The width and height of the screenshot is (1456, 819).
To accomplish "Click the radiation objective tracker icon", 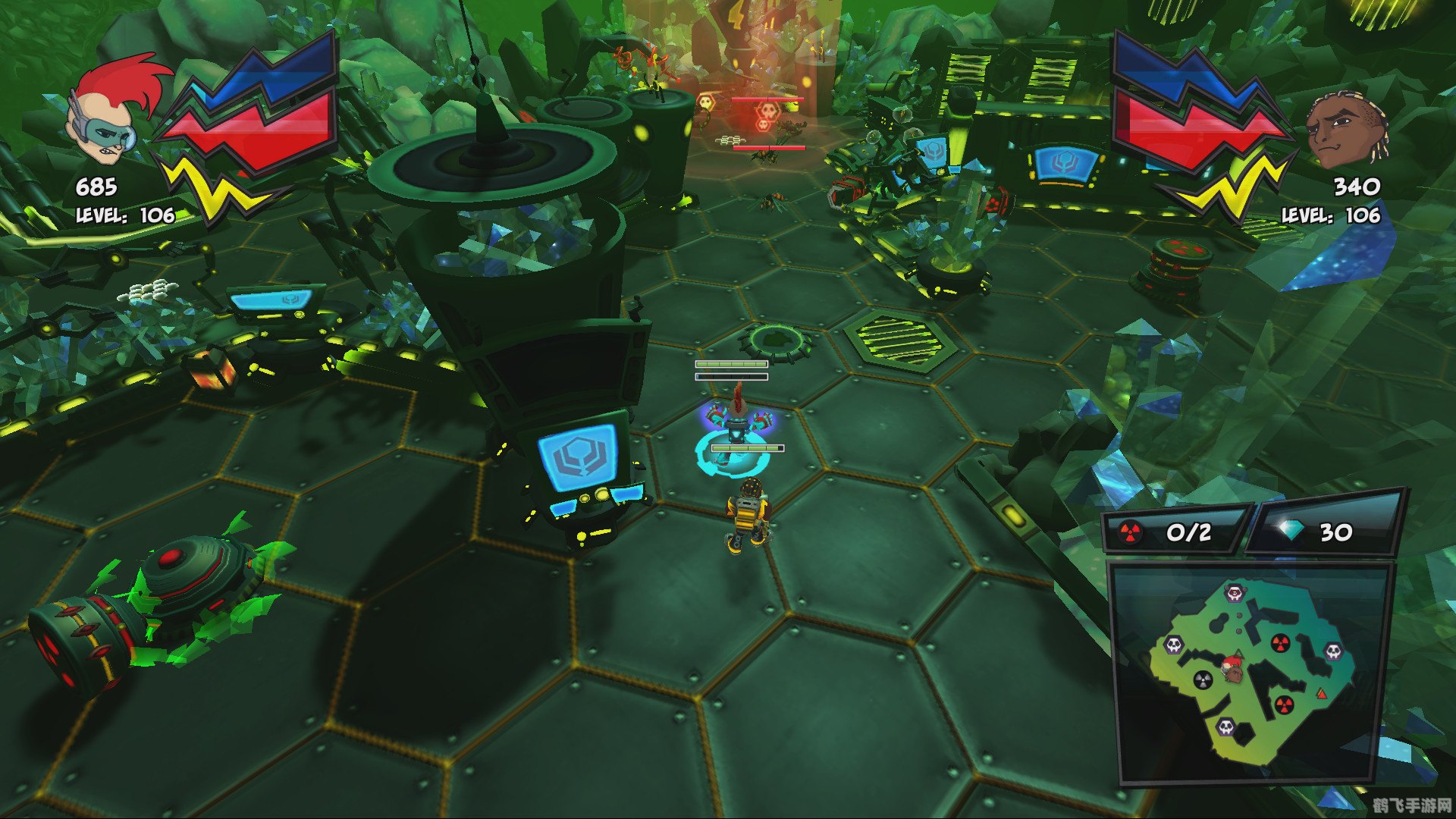I will tap(1129, 532).
